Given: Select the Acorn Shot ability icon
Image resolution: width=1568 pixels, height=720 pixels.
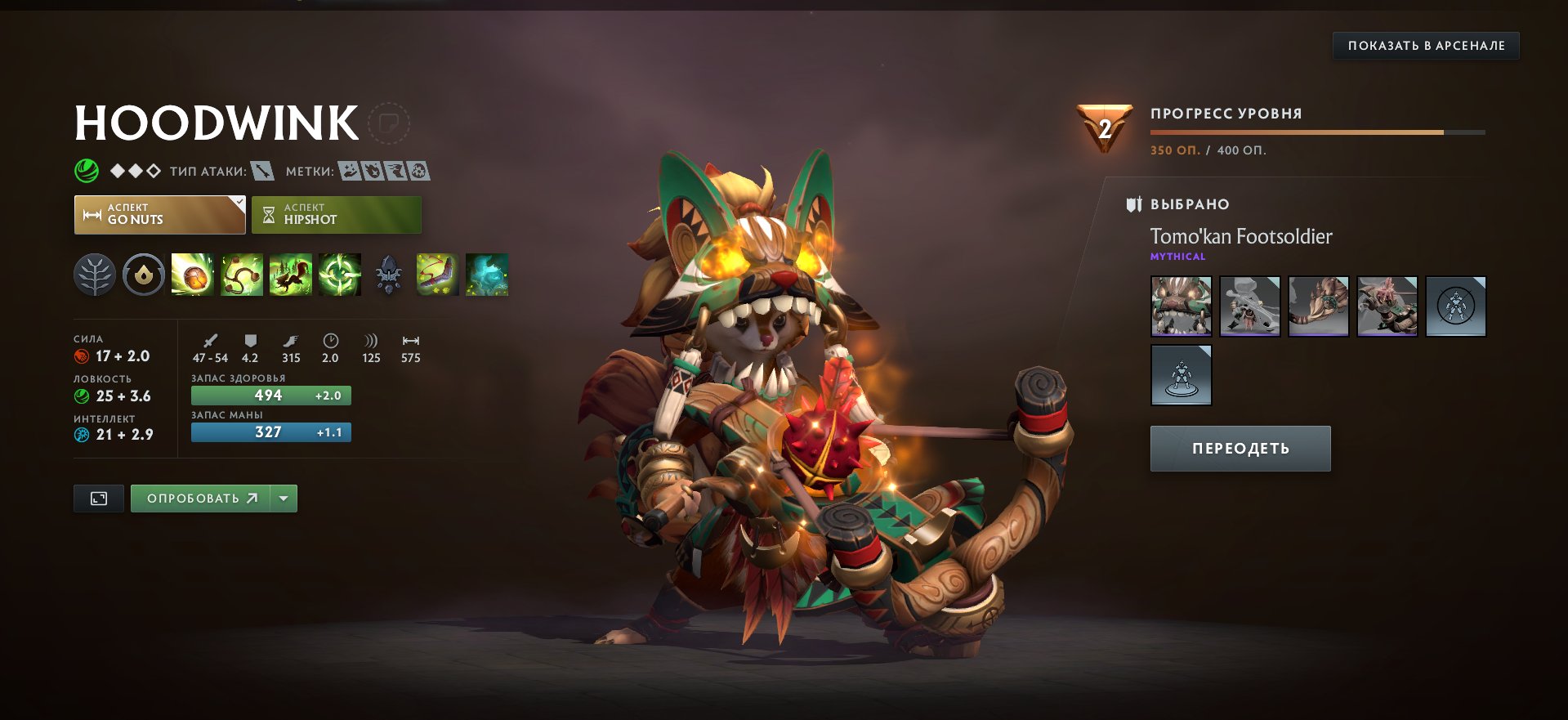Looking at the screenshot, I should click(x=193, y=275).
